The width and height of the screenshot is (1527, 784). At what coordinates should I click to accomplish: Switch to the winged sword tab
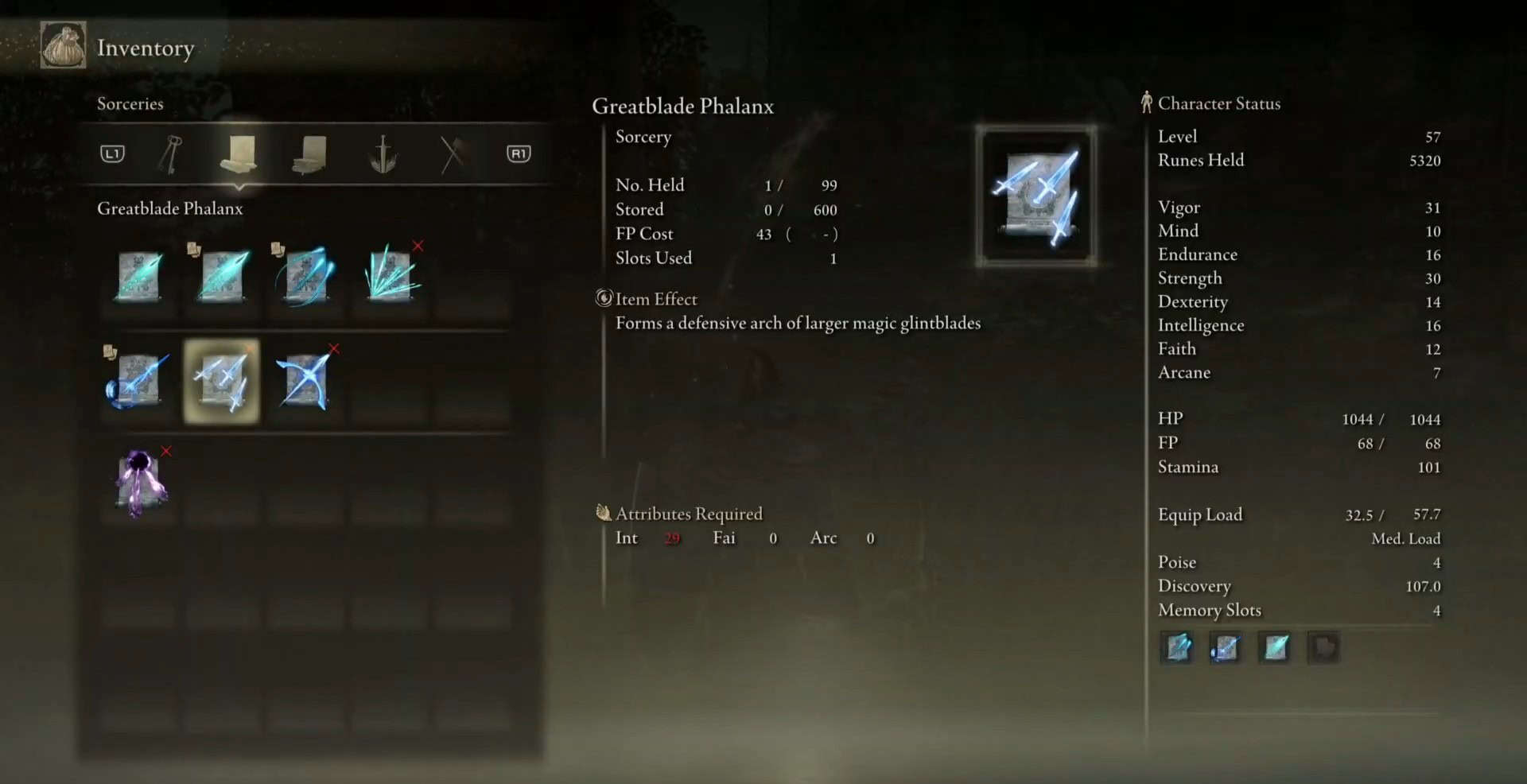383,153
